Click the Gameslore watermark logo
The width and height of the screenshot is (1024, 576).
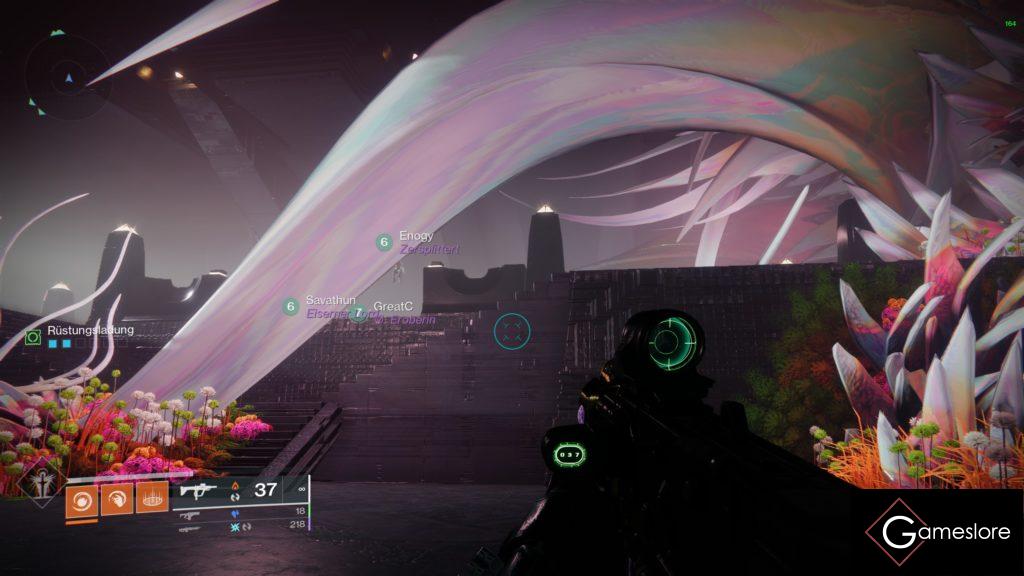tap(937, 531)
